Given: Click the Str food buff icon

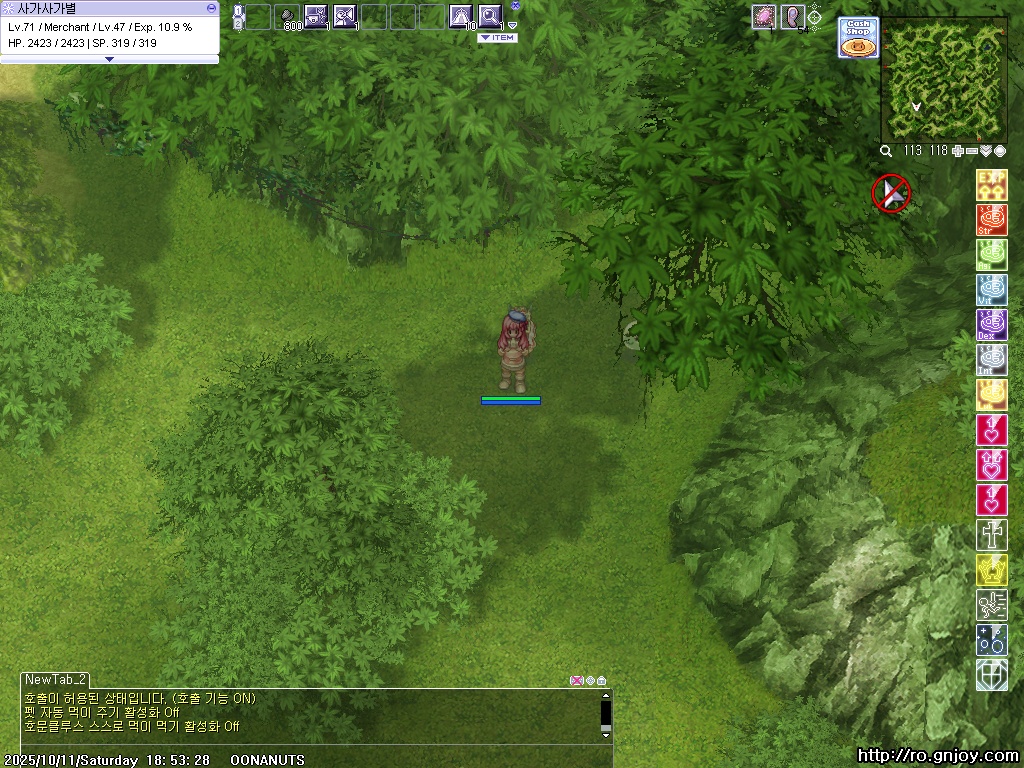Looking at the screenshot, I should point(991,219).
